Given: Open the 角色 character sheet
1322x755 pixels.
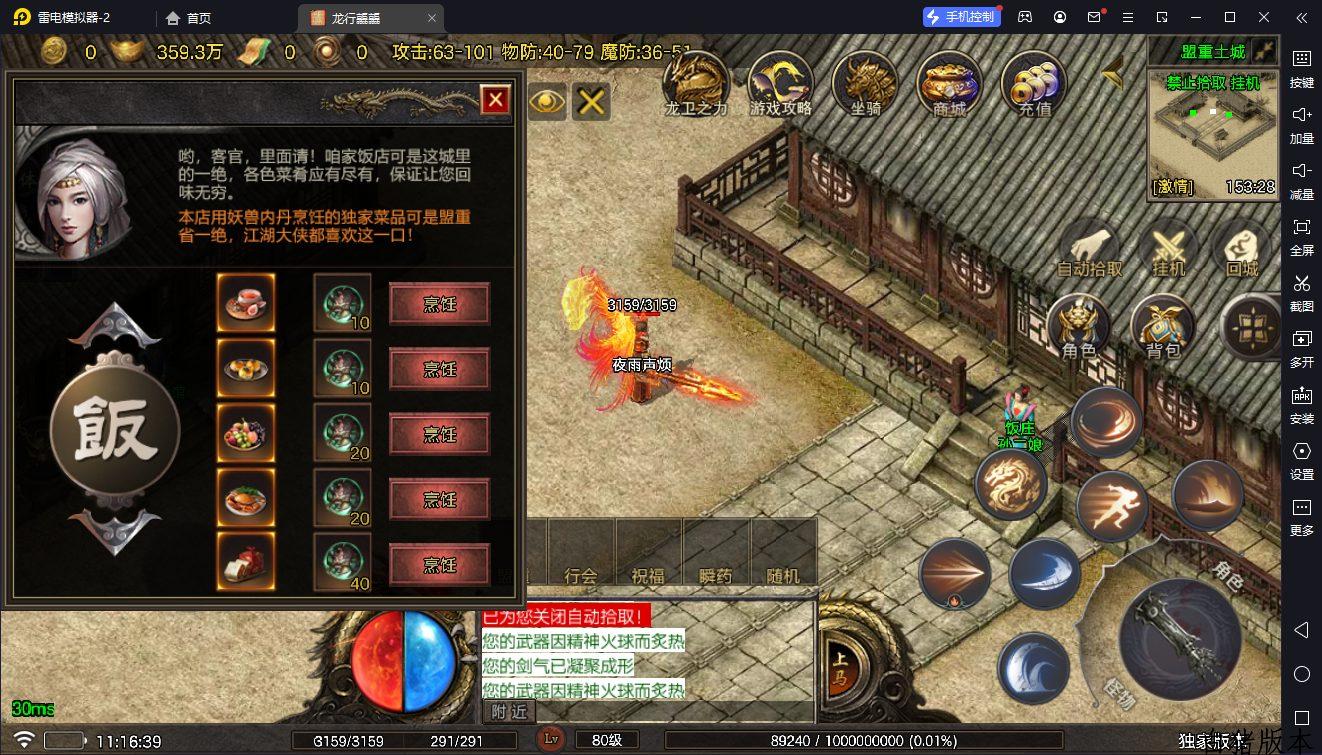Looking at the screenshot, I should [1079, 326].
